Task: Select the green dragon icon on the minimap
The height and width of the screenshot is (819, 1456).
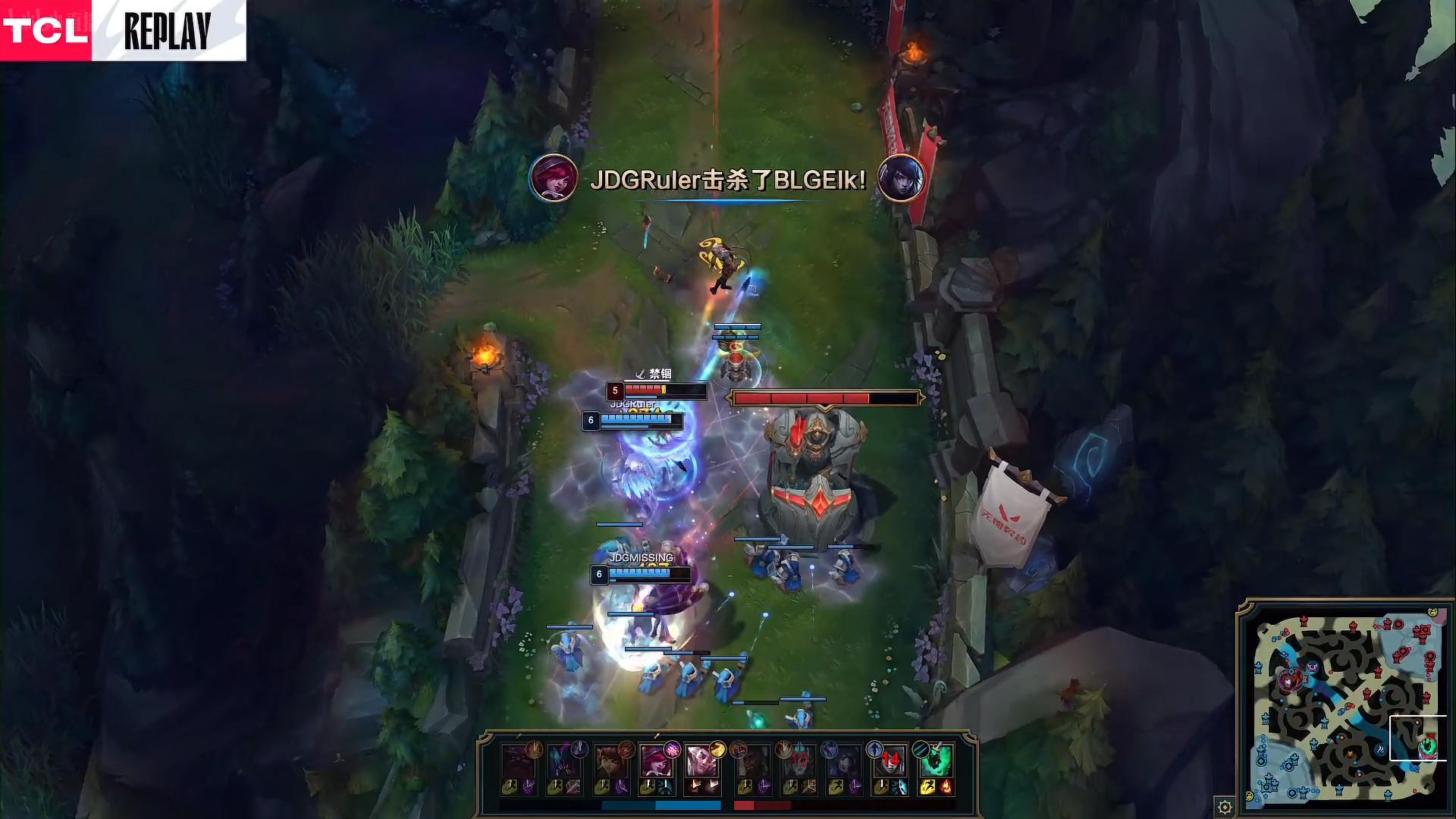Action: click(1429, 746)
